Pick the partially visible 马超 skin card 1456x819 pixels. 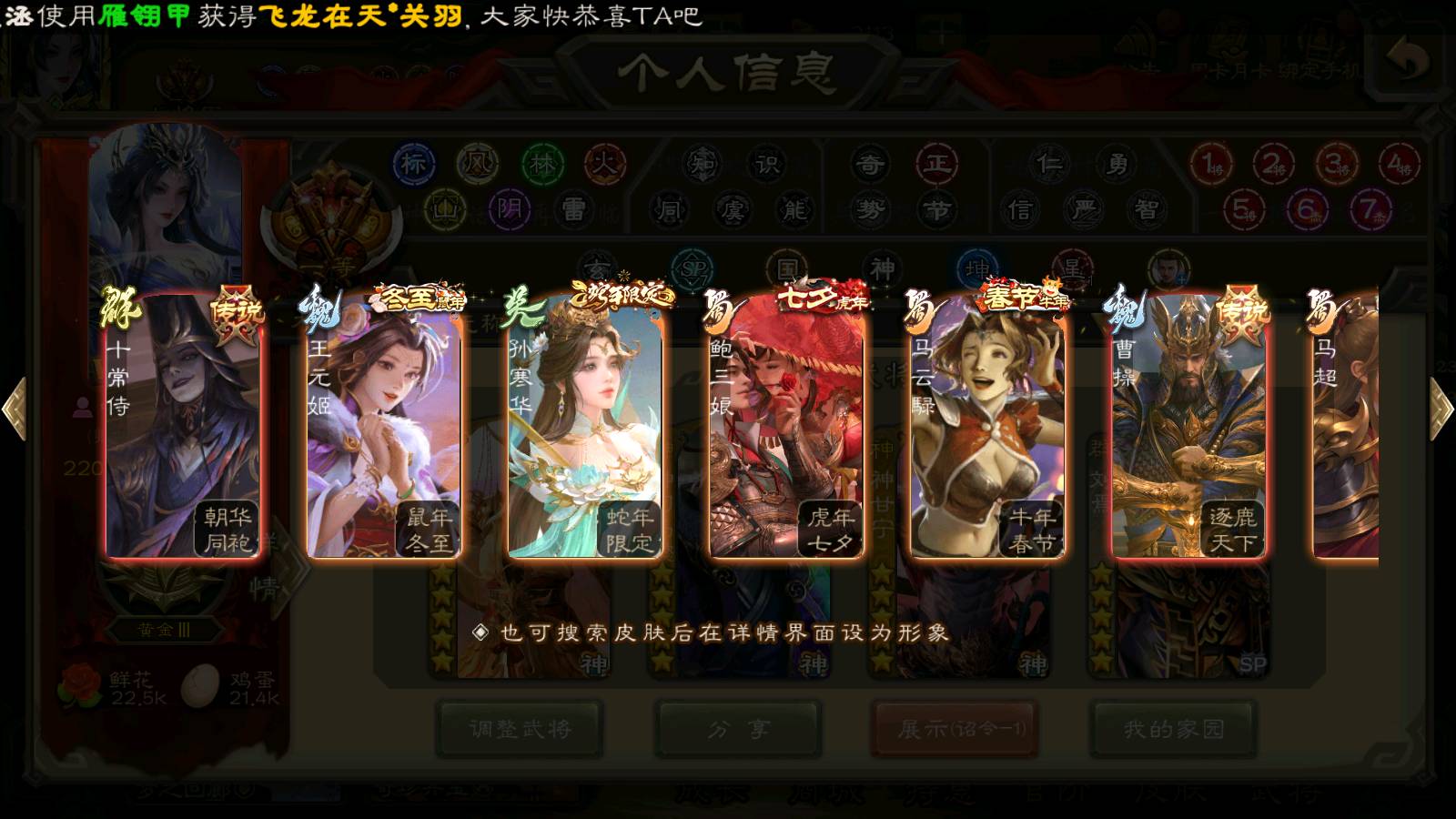point(1347,428)
